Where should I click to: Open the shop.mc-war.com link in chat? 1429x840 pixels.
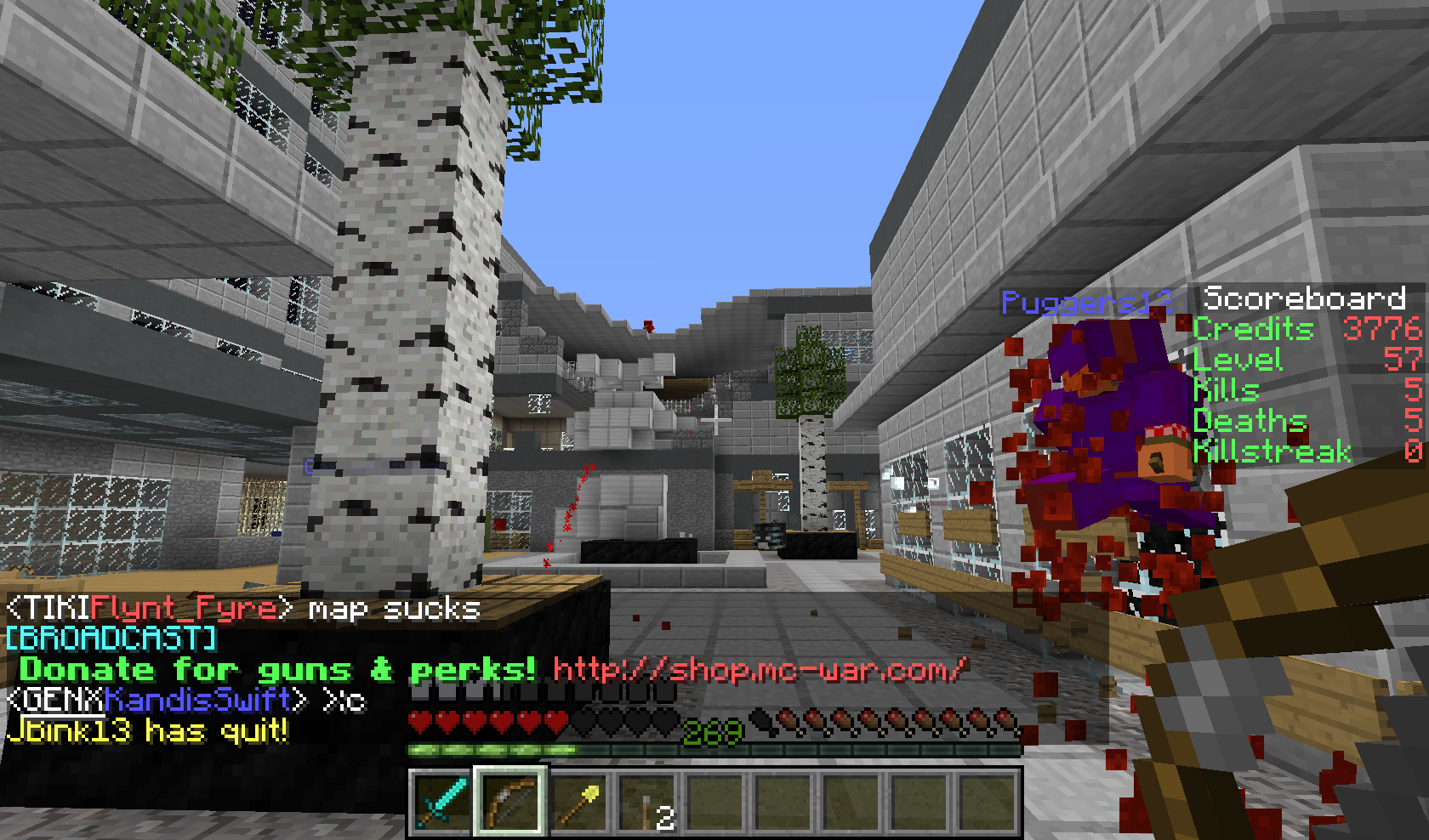click(x=759, y=670)
